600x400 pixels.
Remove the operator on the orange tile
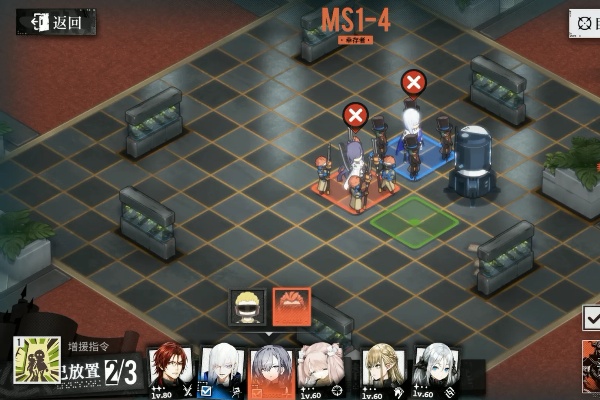[x=354, y=114]
